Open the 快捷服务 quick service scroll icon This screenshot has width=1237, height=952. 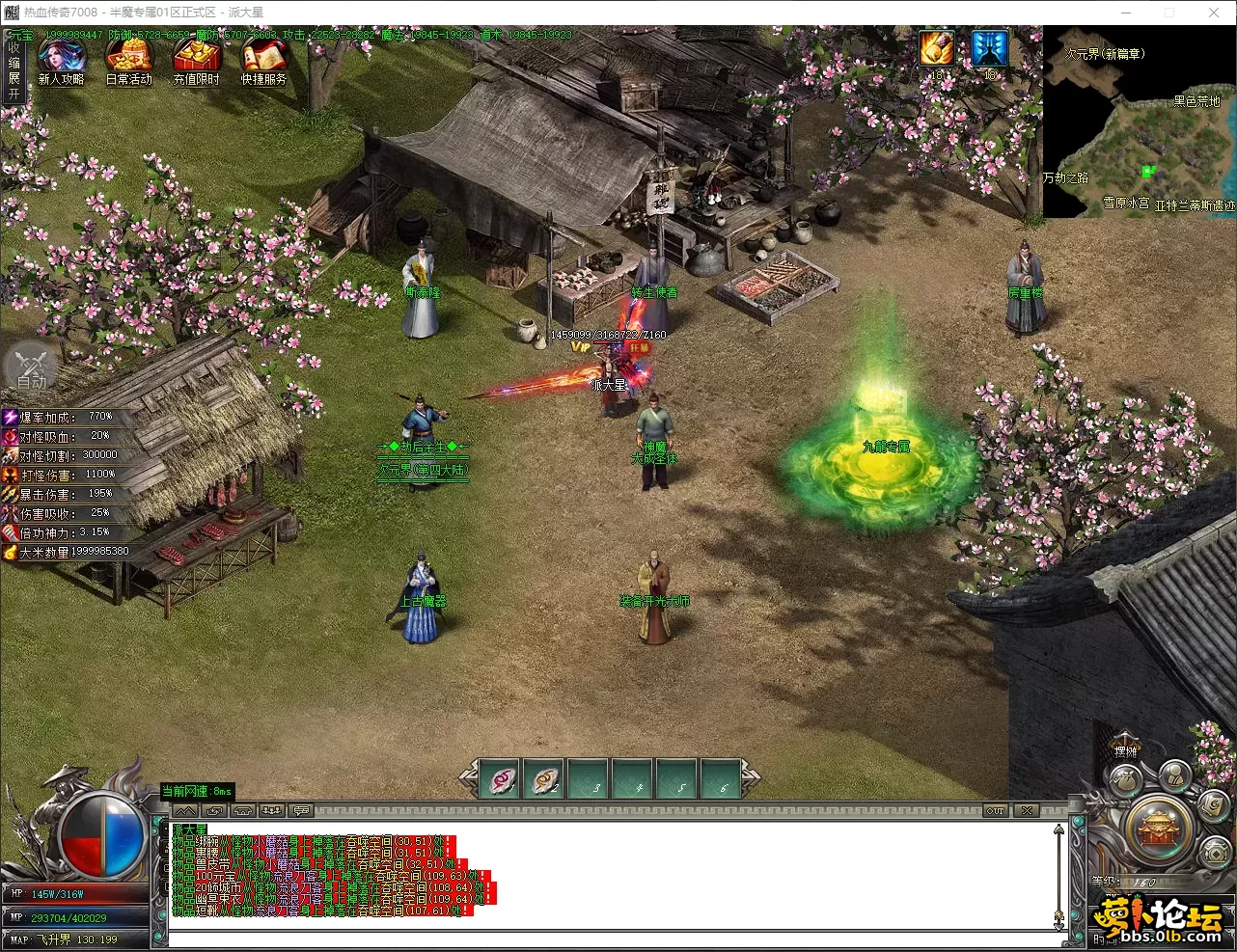pyautogui.click(x=263, y=59)
